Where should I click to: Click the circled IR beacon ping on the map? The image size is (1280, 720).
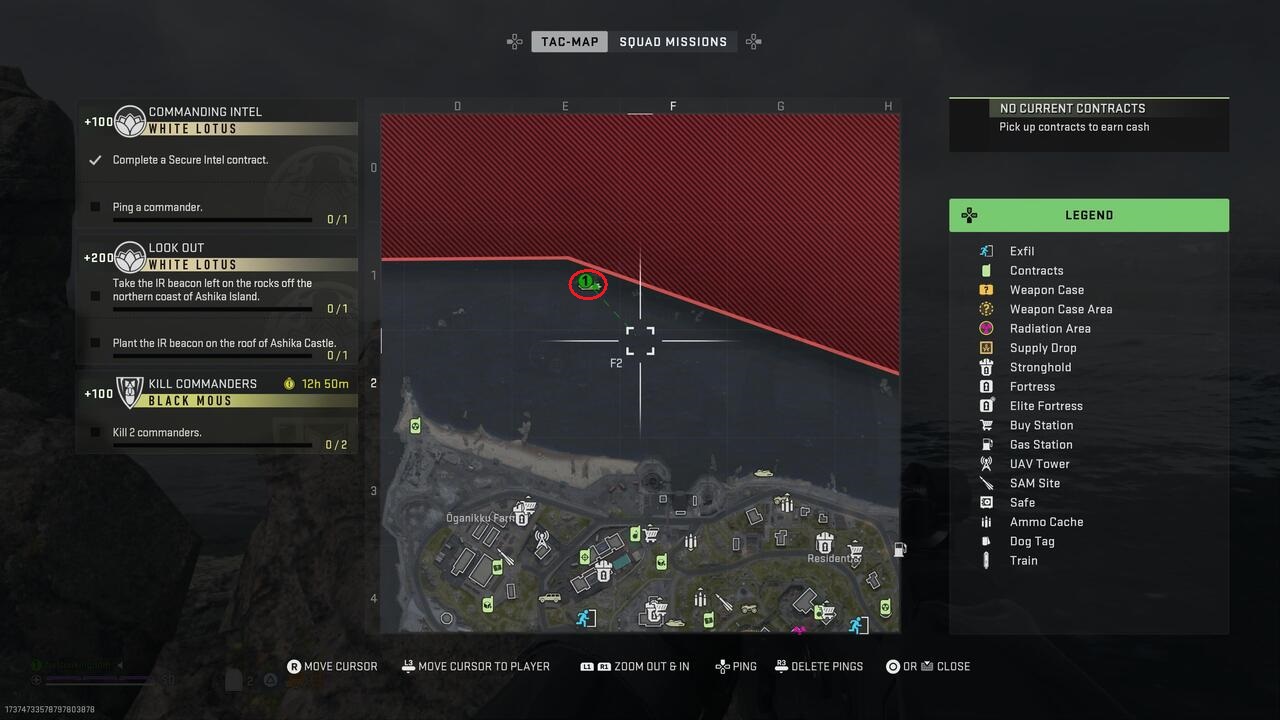tap(587, 284)
